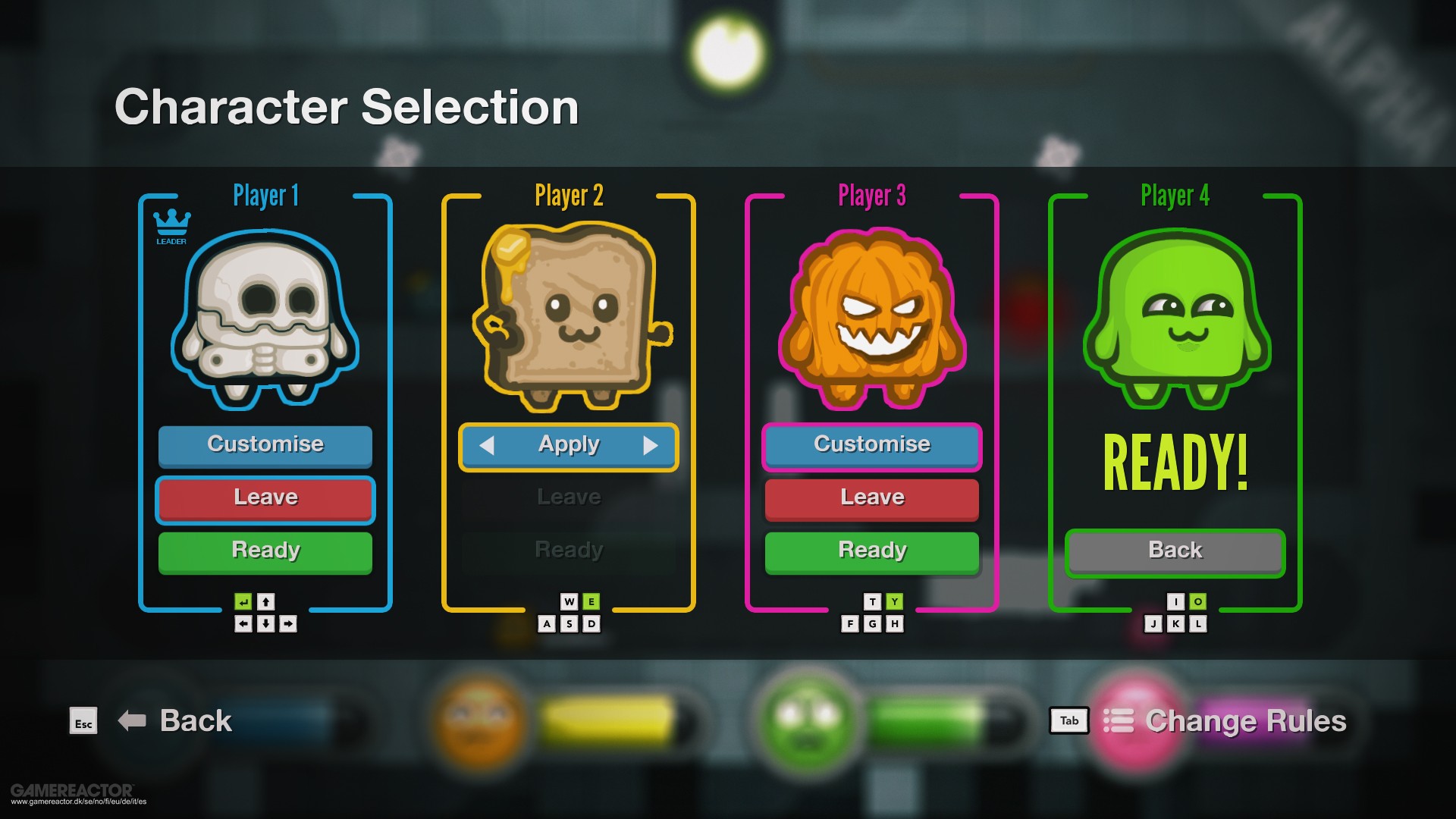This screenshot has height=819, width=1456.
Task: Click Player 1's Customise button
Action: pyautogui.click(x=265, y=444)
